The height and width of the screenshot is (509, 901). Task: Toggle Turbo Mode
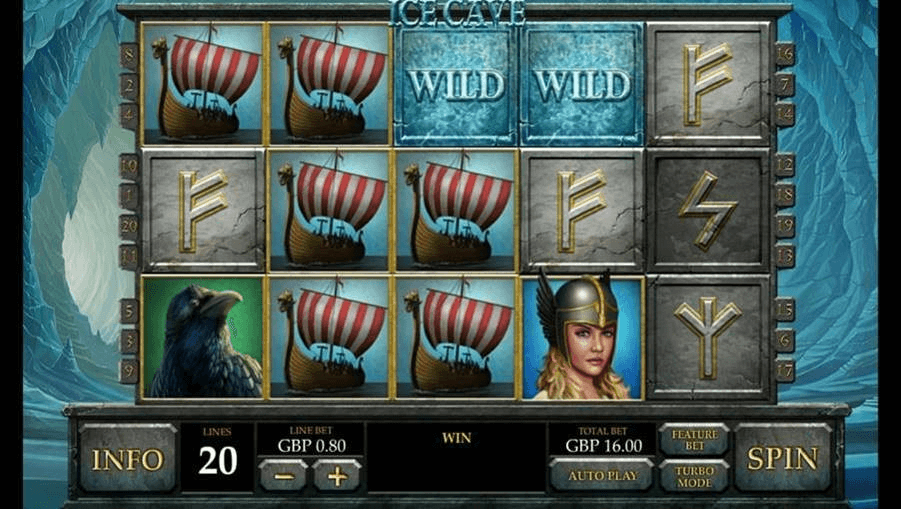click(x=694, y=476)
